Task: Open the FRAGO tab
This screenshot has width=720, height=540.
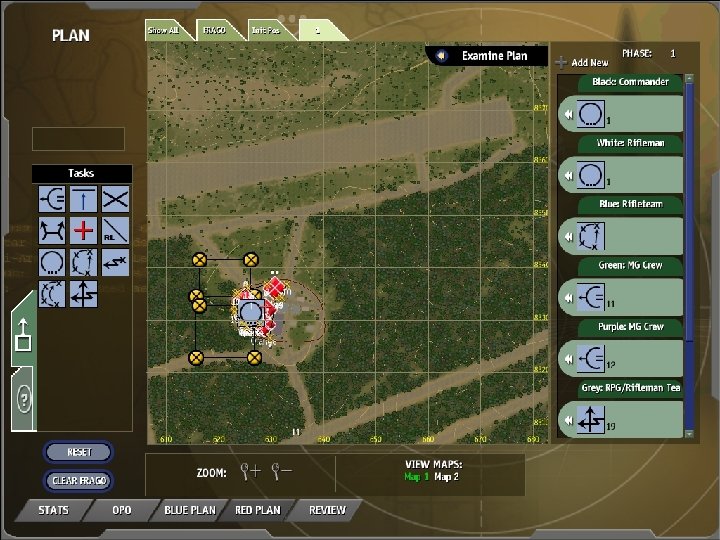Action: [x=212, y=30]
